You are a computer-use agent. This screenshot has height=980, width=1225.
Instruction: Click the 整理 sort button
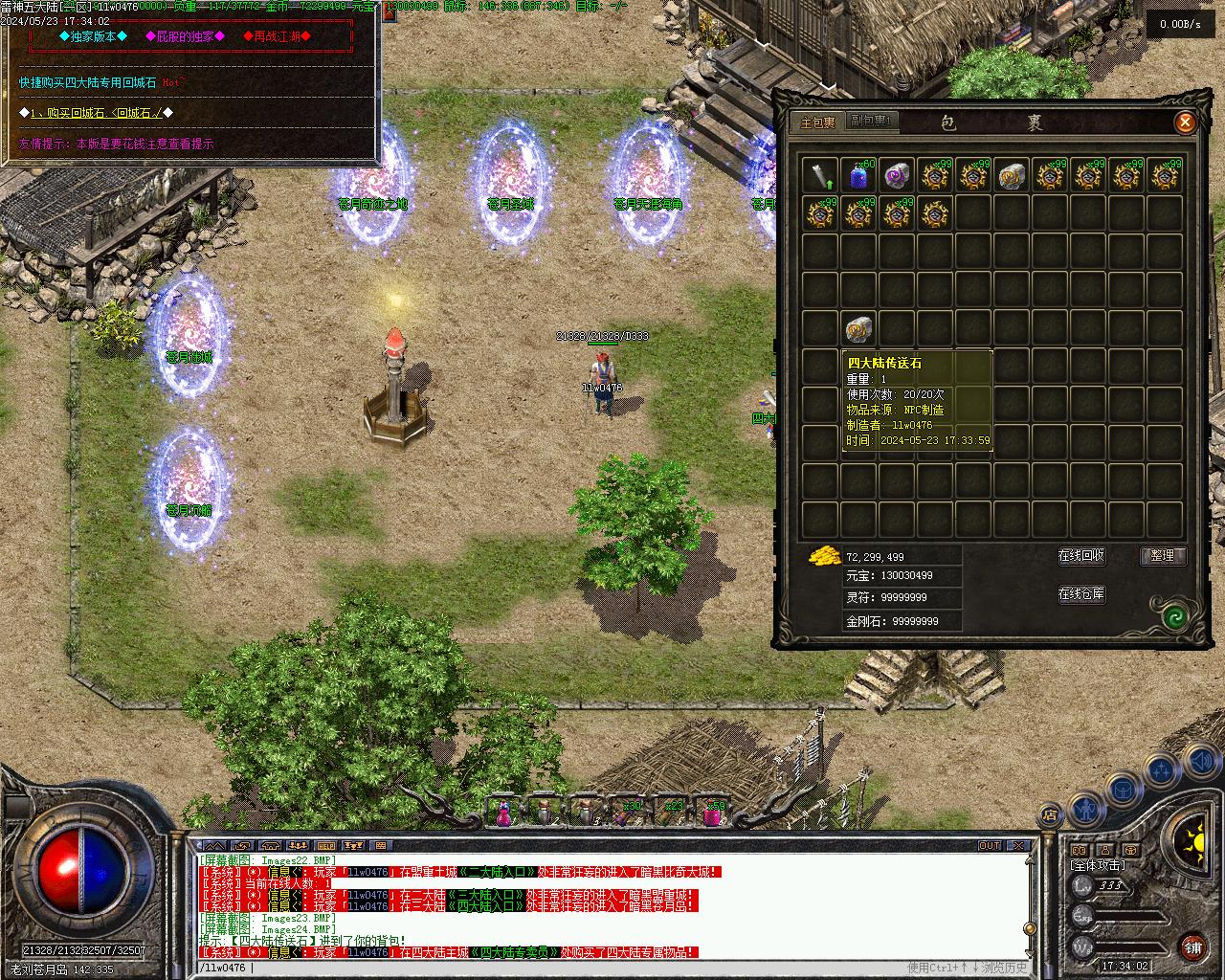point(1163,556)
